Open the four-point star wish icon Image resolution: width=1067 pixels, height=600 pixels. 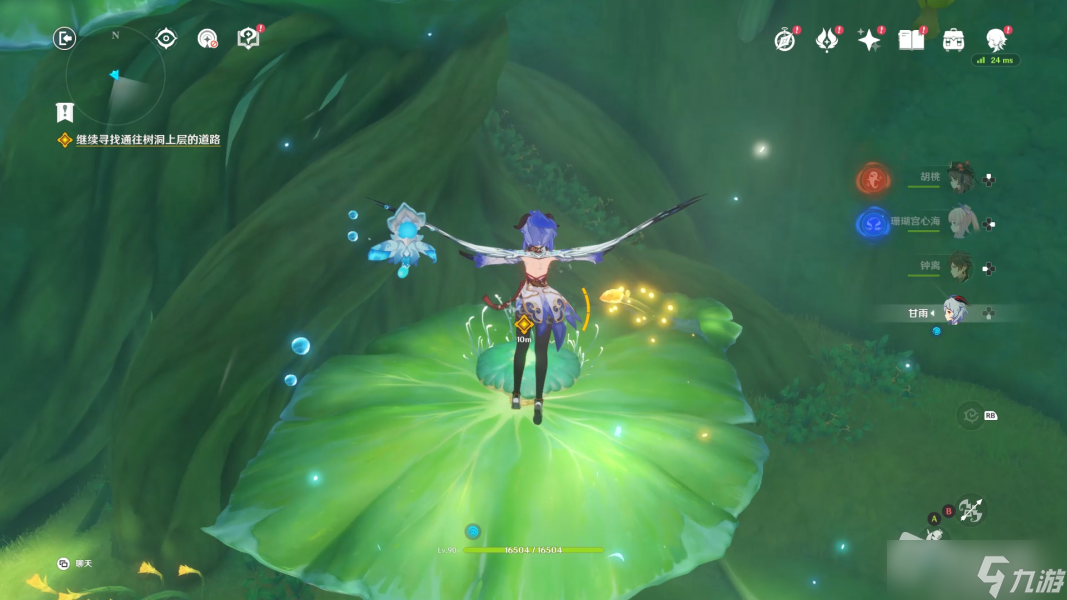(869, 40)
